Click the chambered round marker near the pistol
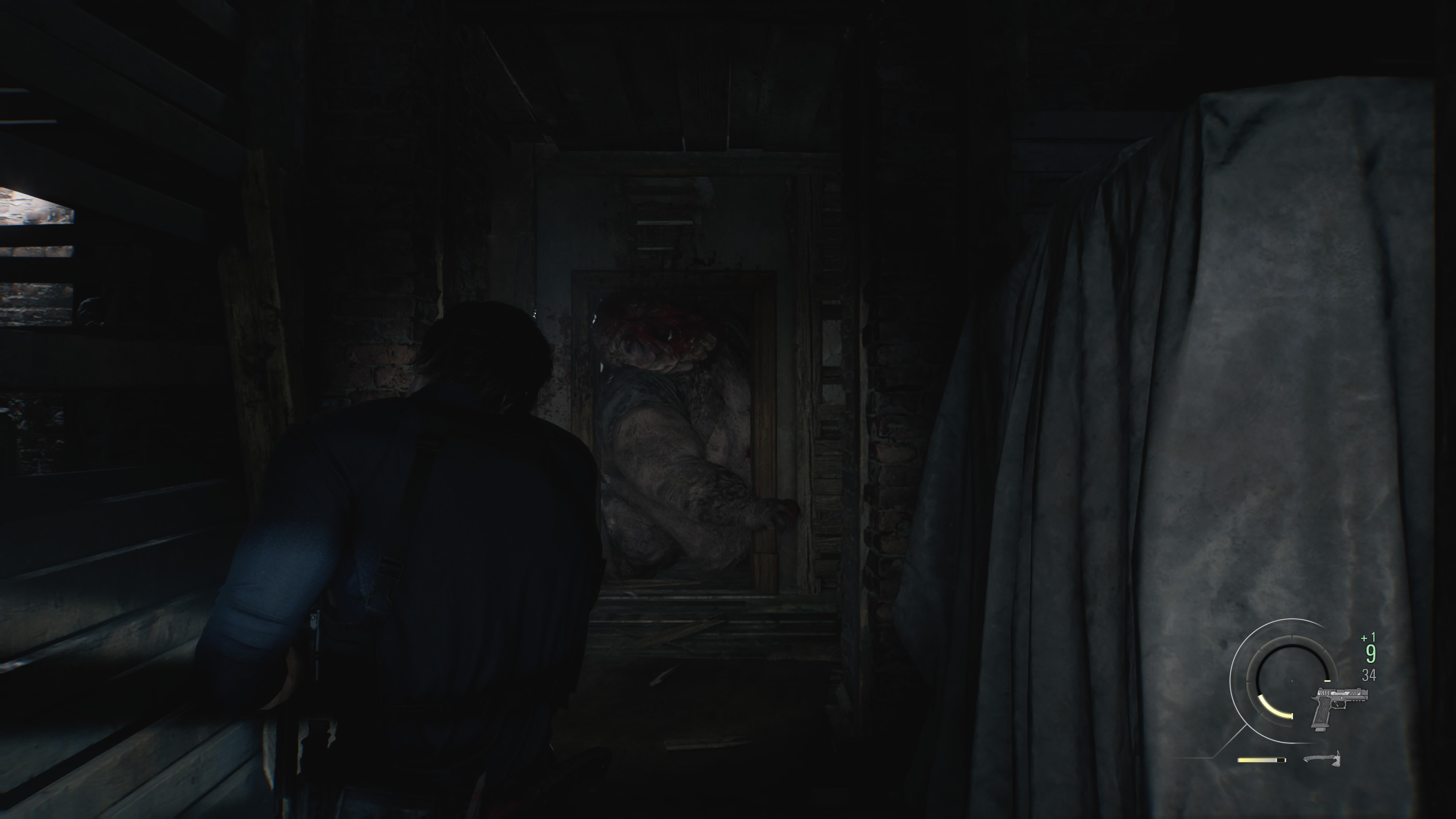The height and width of the screenshot is (819, 1456). pyautogui.click(x=1327, y=681)
